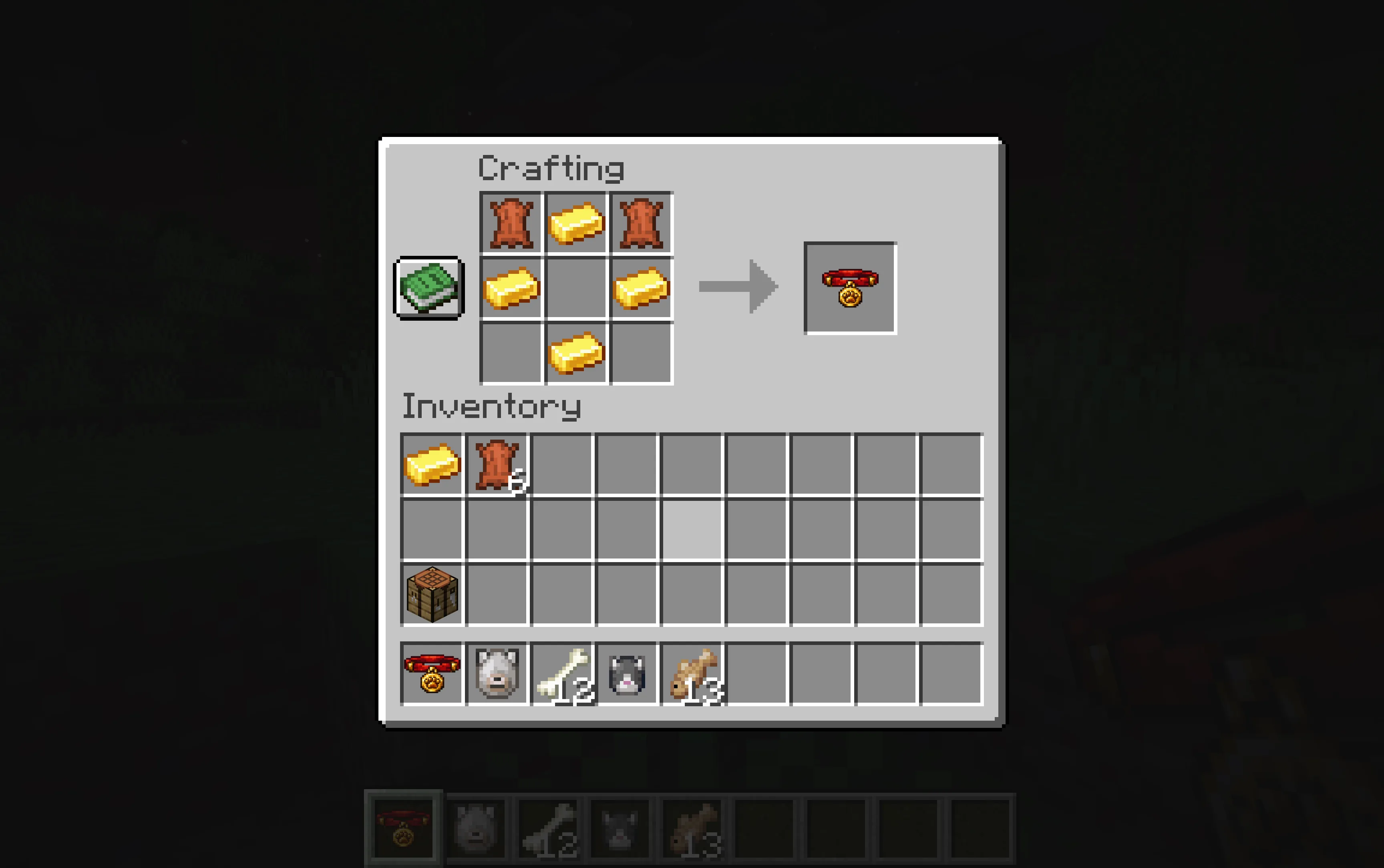This screenshot has width=1384, height=868.
Task: Select the white wolf head item
Action: (x=497, y=673)
